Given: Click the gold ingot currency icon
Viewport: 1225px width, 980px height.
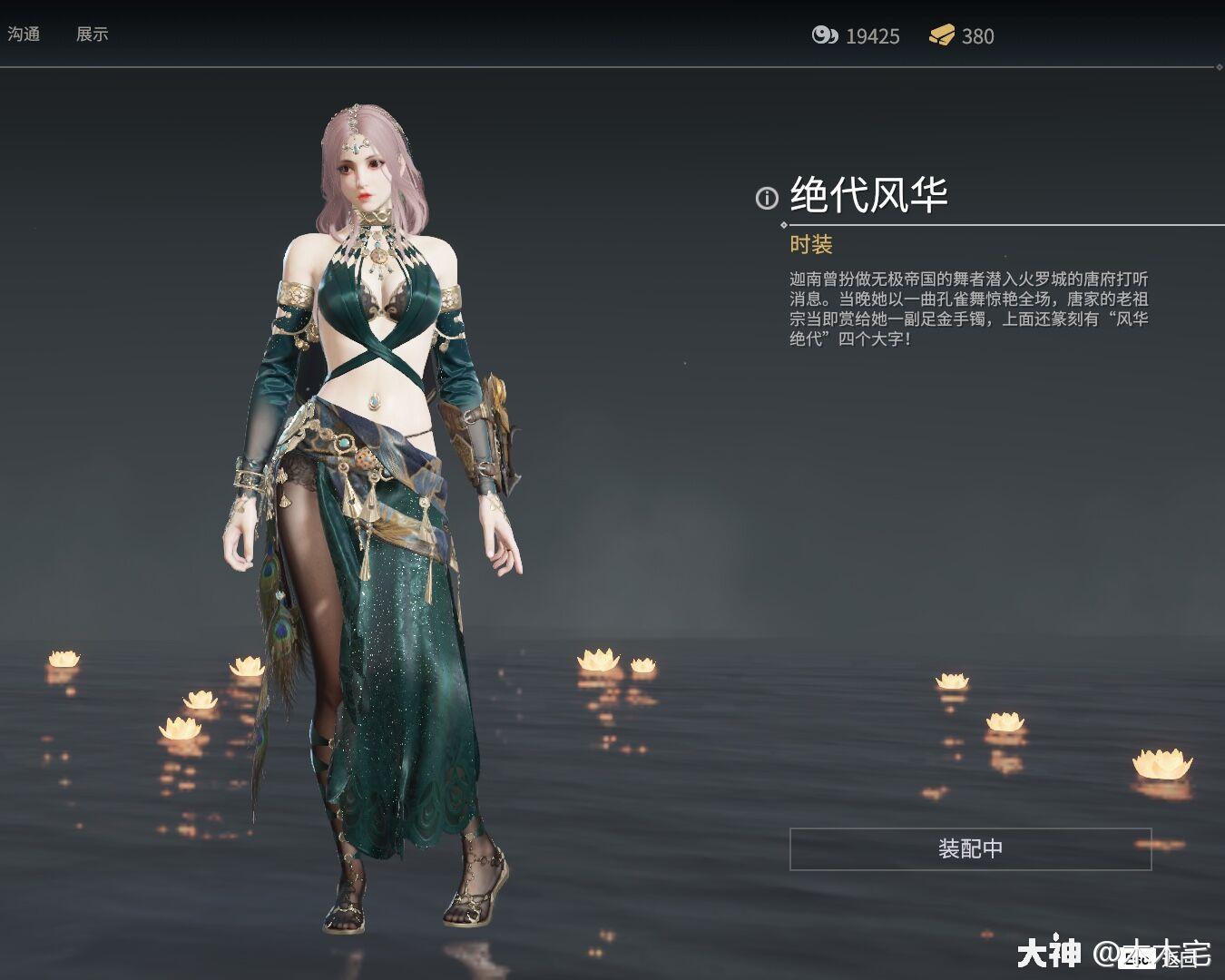Looking at the screenshot, I should click(946, 36).
